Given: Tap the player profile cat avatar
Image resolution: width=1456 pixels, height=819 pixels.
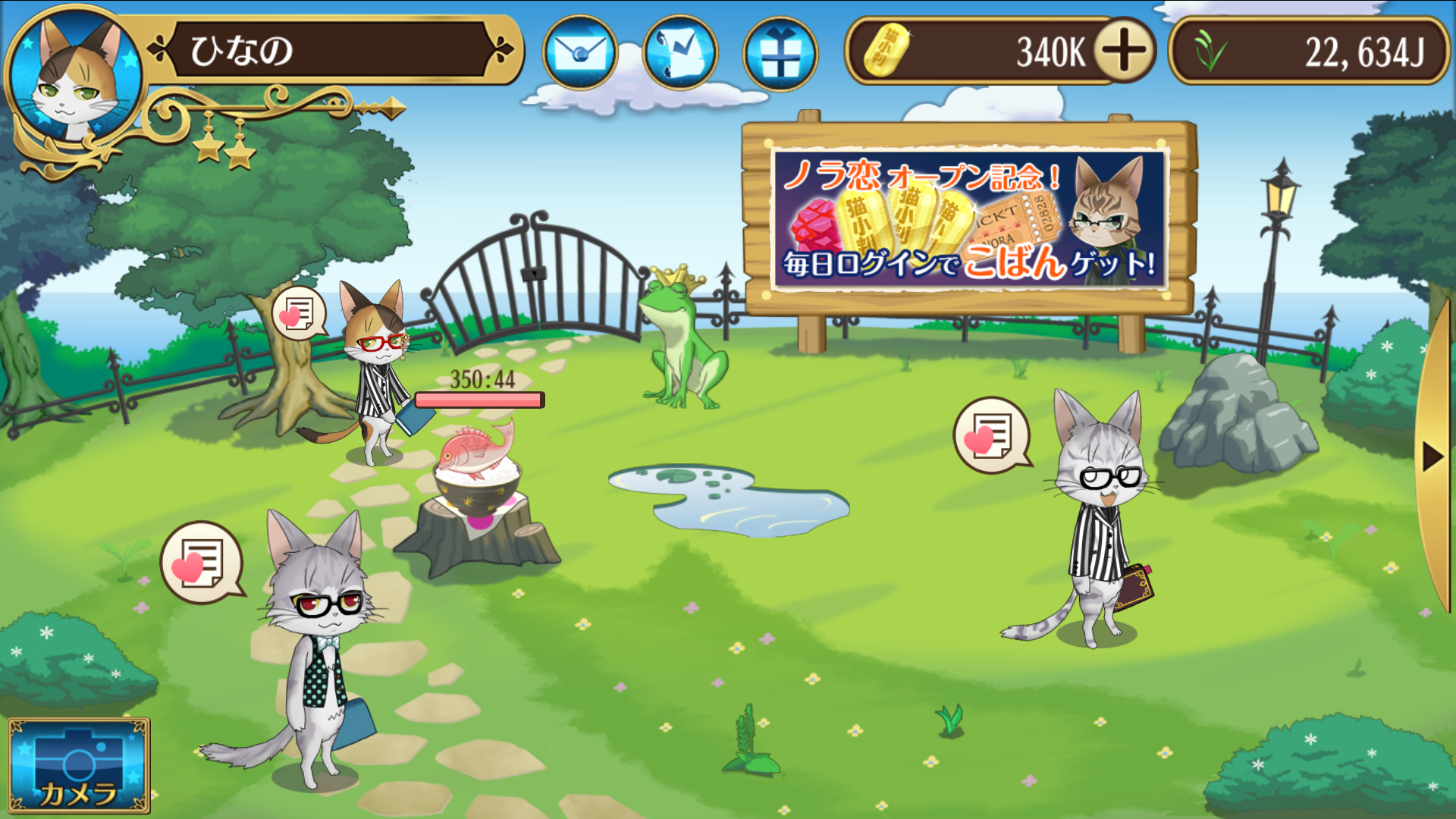Looking at the screenshot, I should point(74,80).
